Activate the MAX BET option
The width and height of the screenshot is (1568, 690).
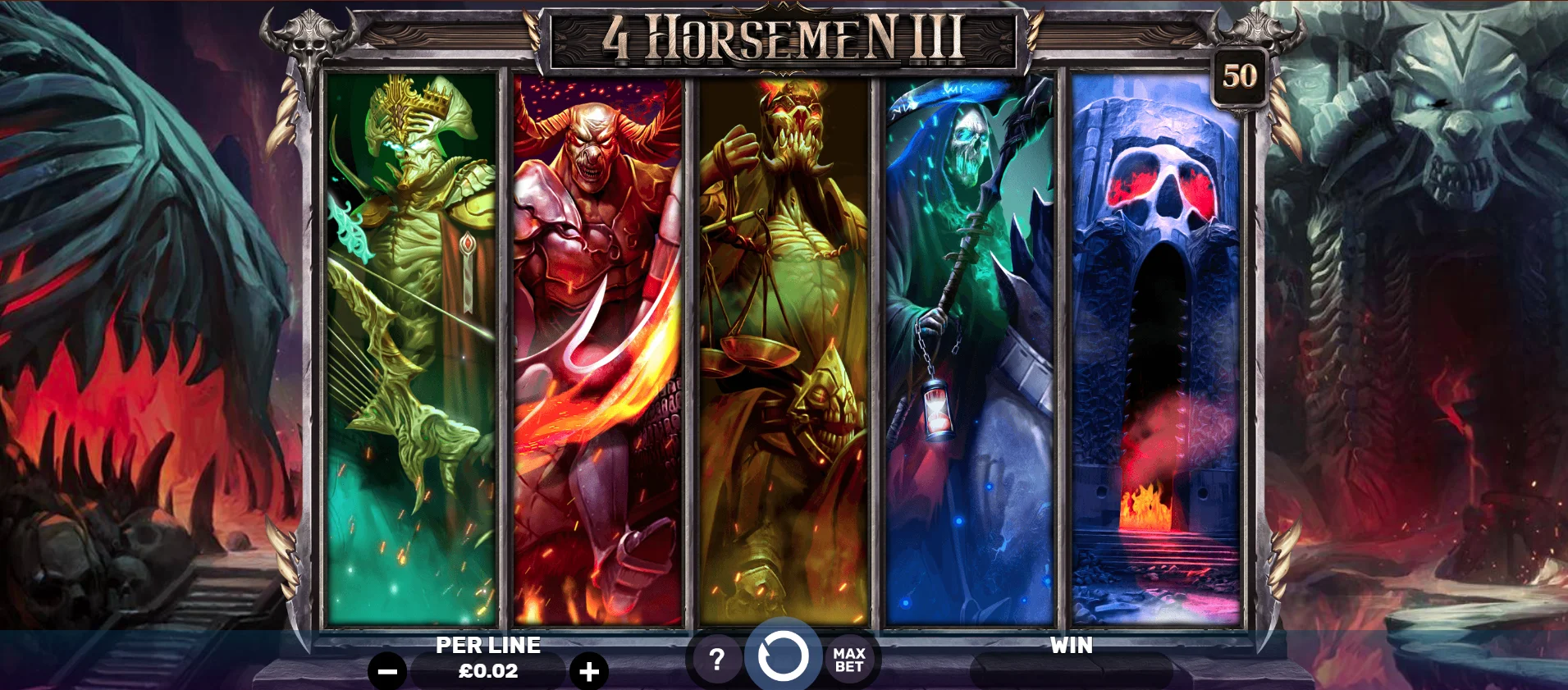[x=851, y=658]
